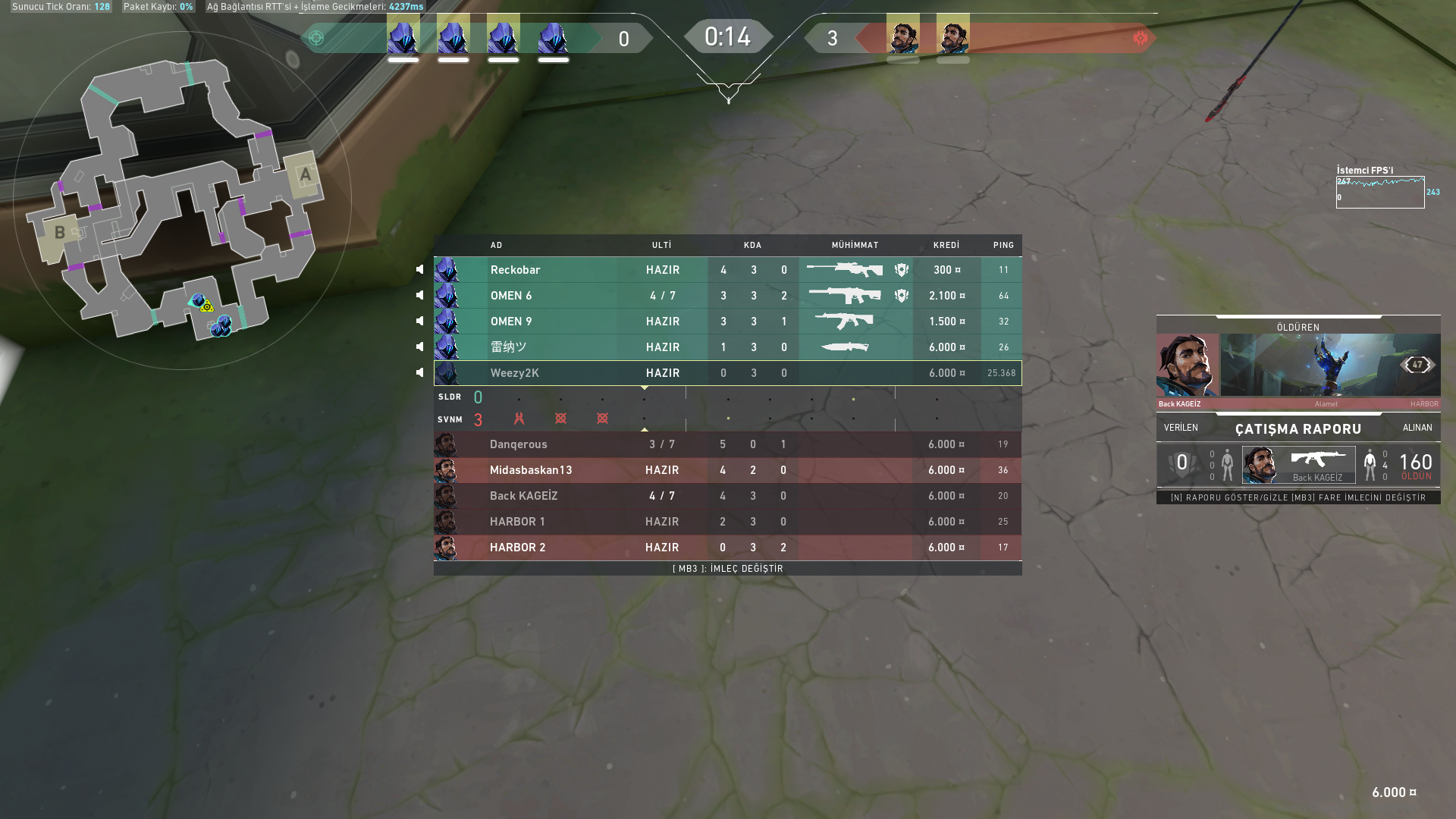
Task: Mute the player in Weezy2K's row
Action: coord(420,373)
